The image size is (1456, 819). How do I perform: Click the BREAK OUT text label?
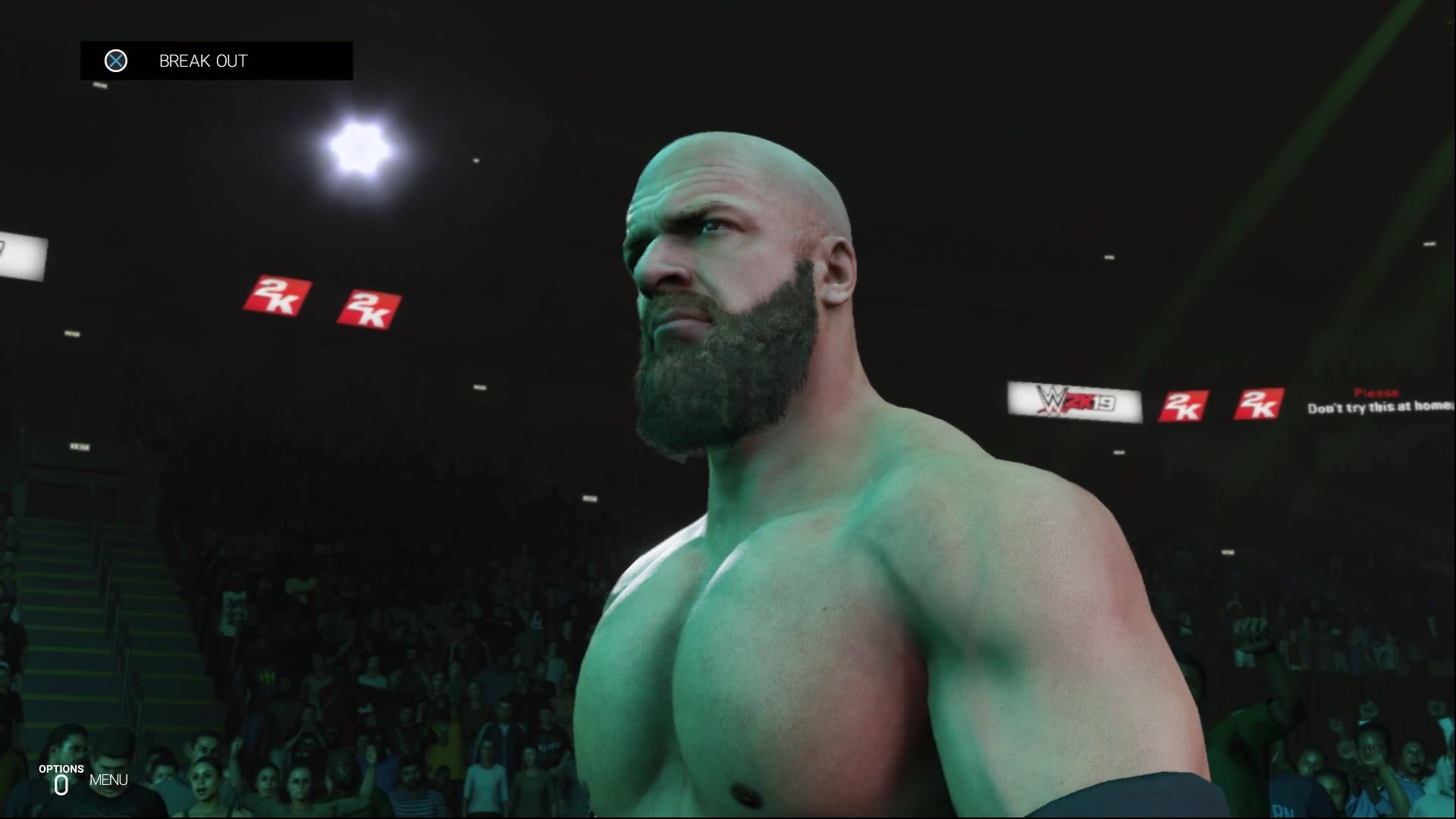[202, 61]
